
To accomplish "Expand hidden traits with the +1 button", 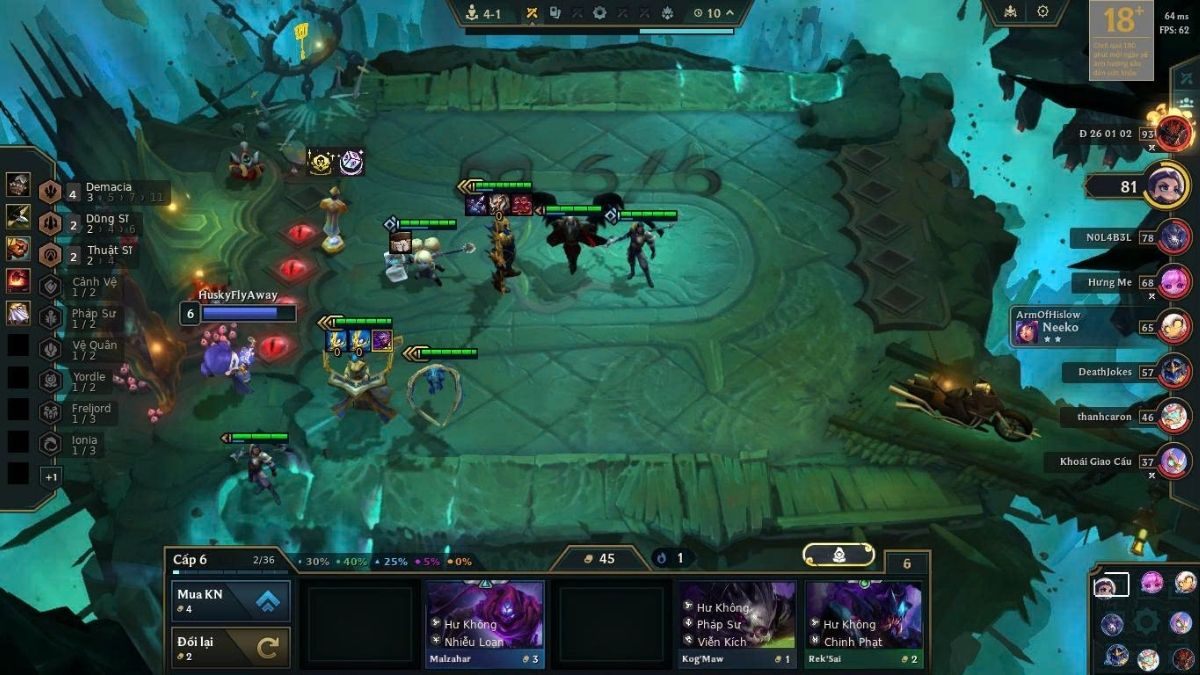I will (51, 477).
